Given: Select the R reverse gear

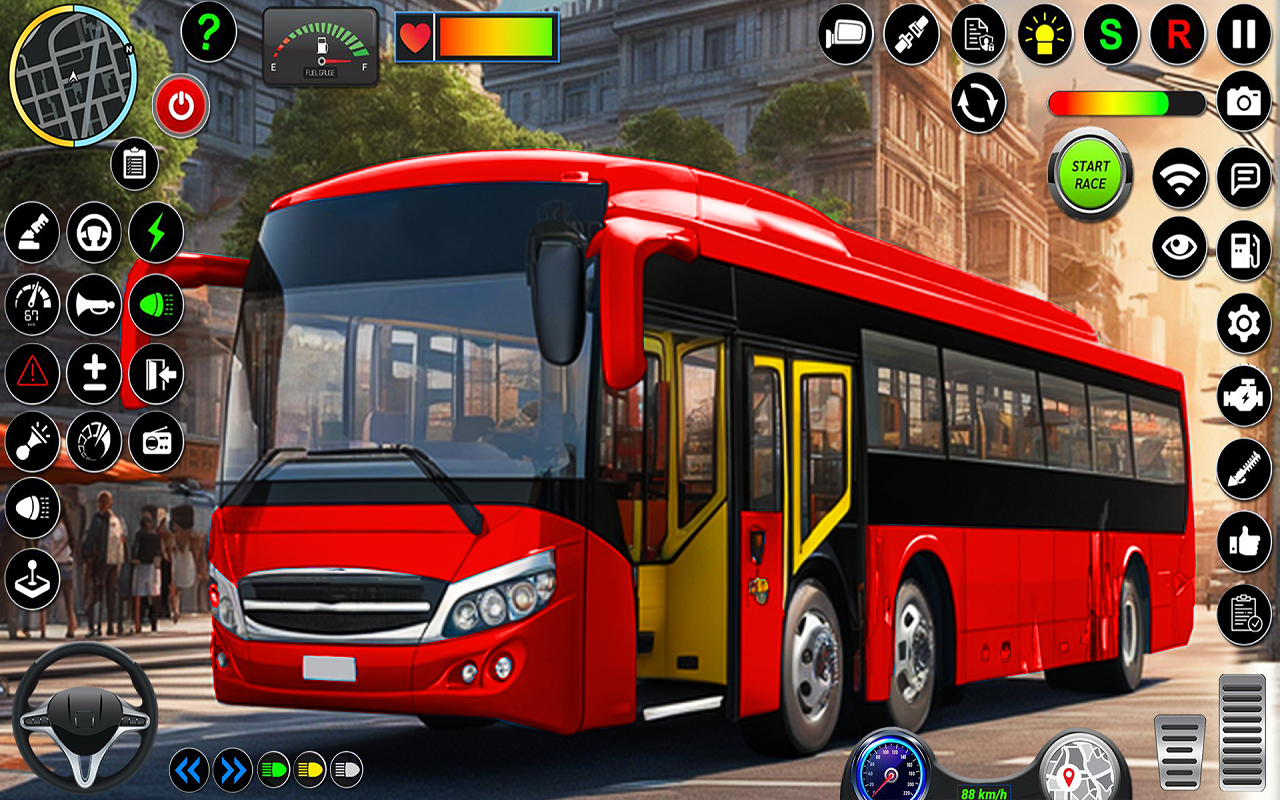Looking at the screenshot, I should pos(1178,35).
